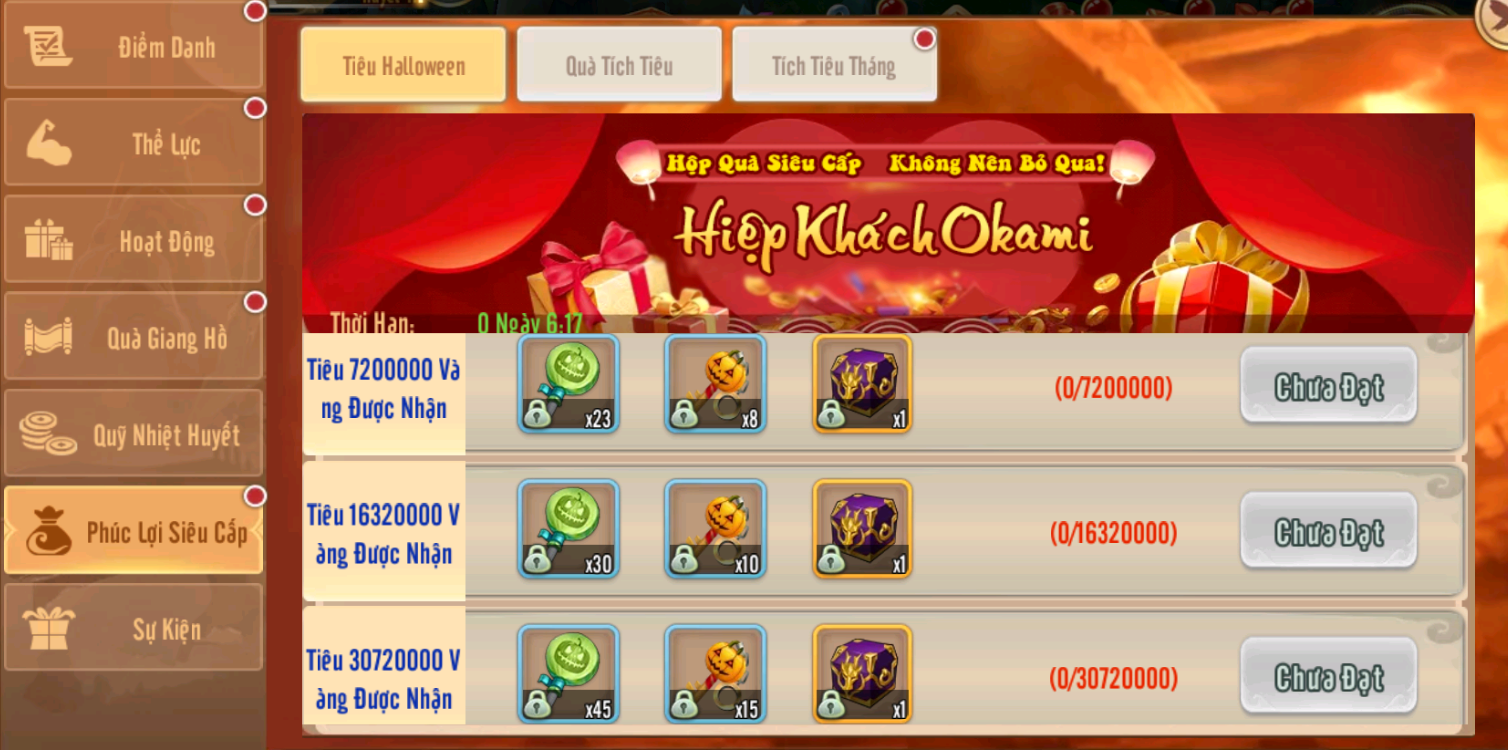View orange pumpkin key x10 reward
Image resolution: width=1508 pixels, height=750 pixels.
(x=715, y=529)
